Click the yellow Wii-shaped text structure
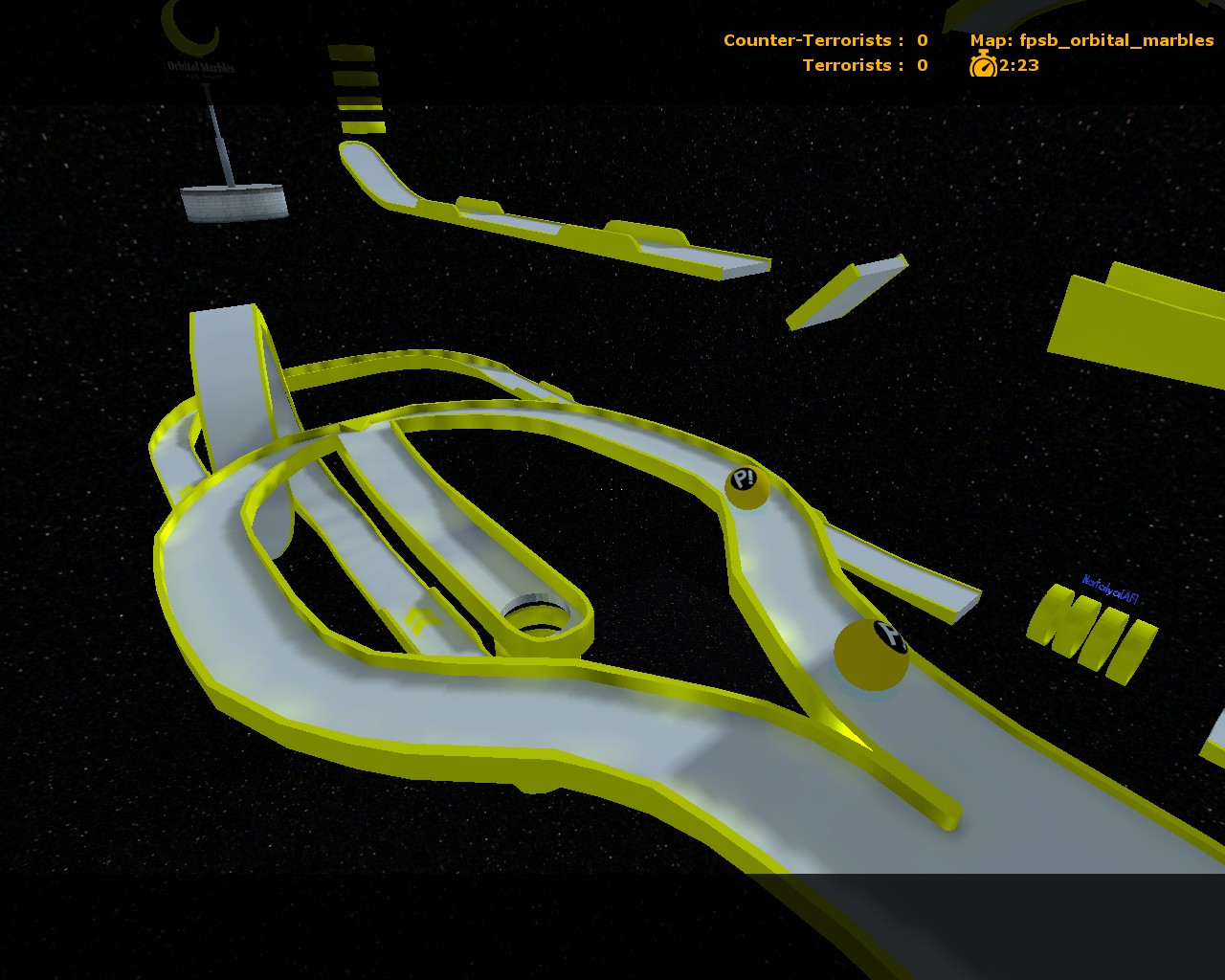Viewport: 1225px width, 980px height. (x=1091, y=627)
